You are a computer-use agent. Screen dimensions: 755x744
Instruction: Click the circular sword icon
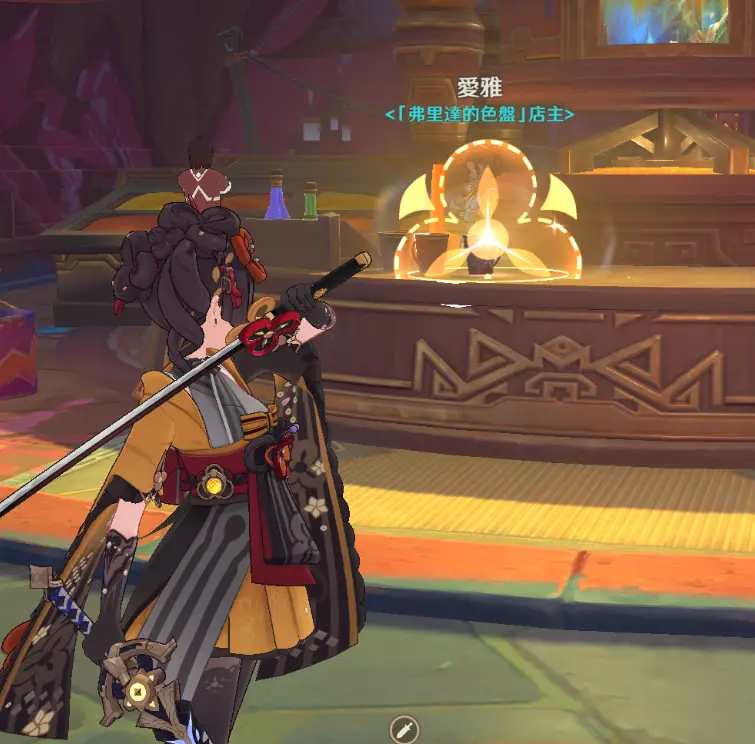403,730
